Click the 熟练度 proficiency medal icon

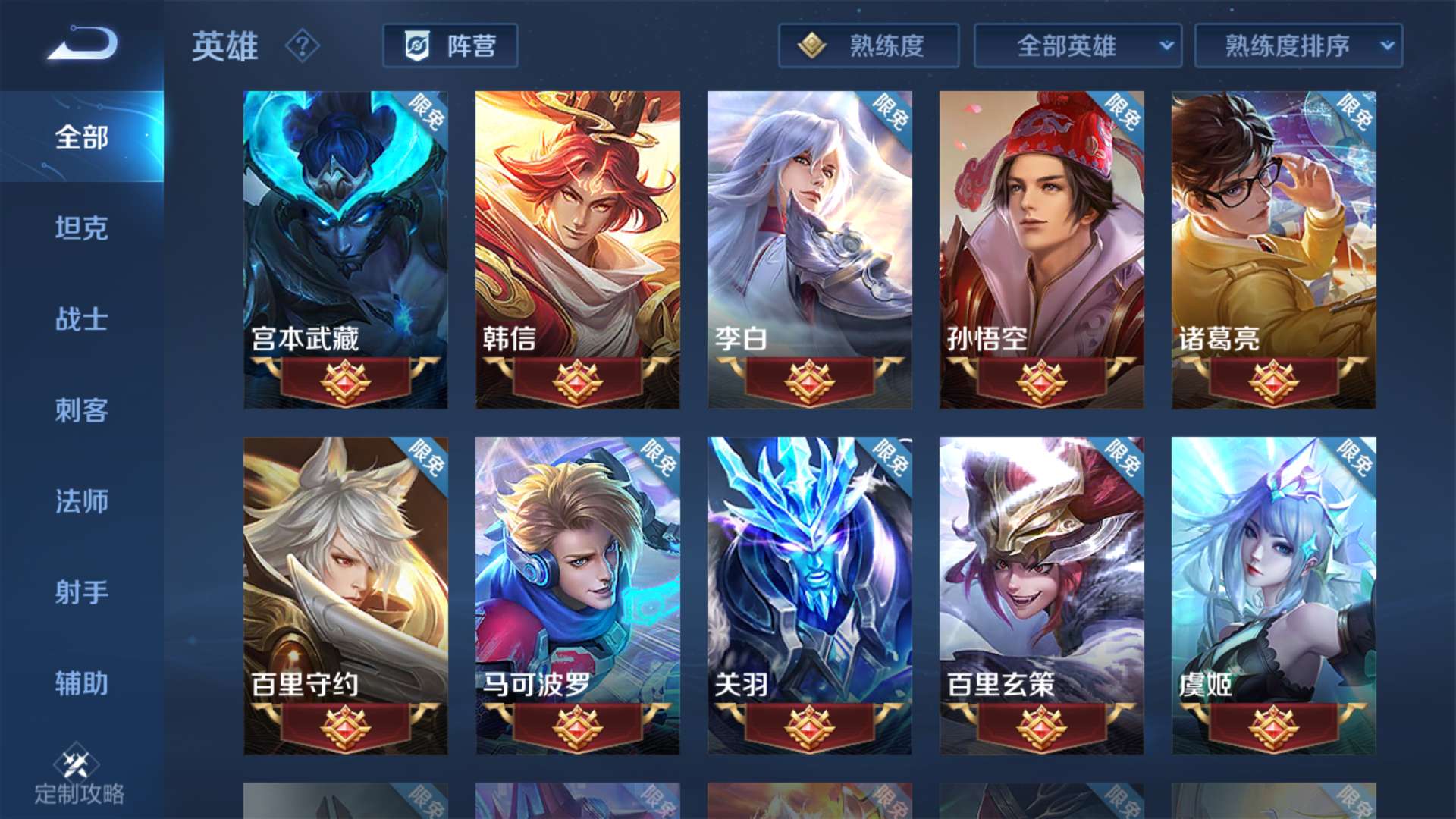[x=811, y=45]
